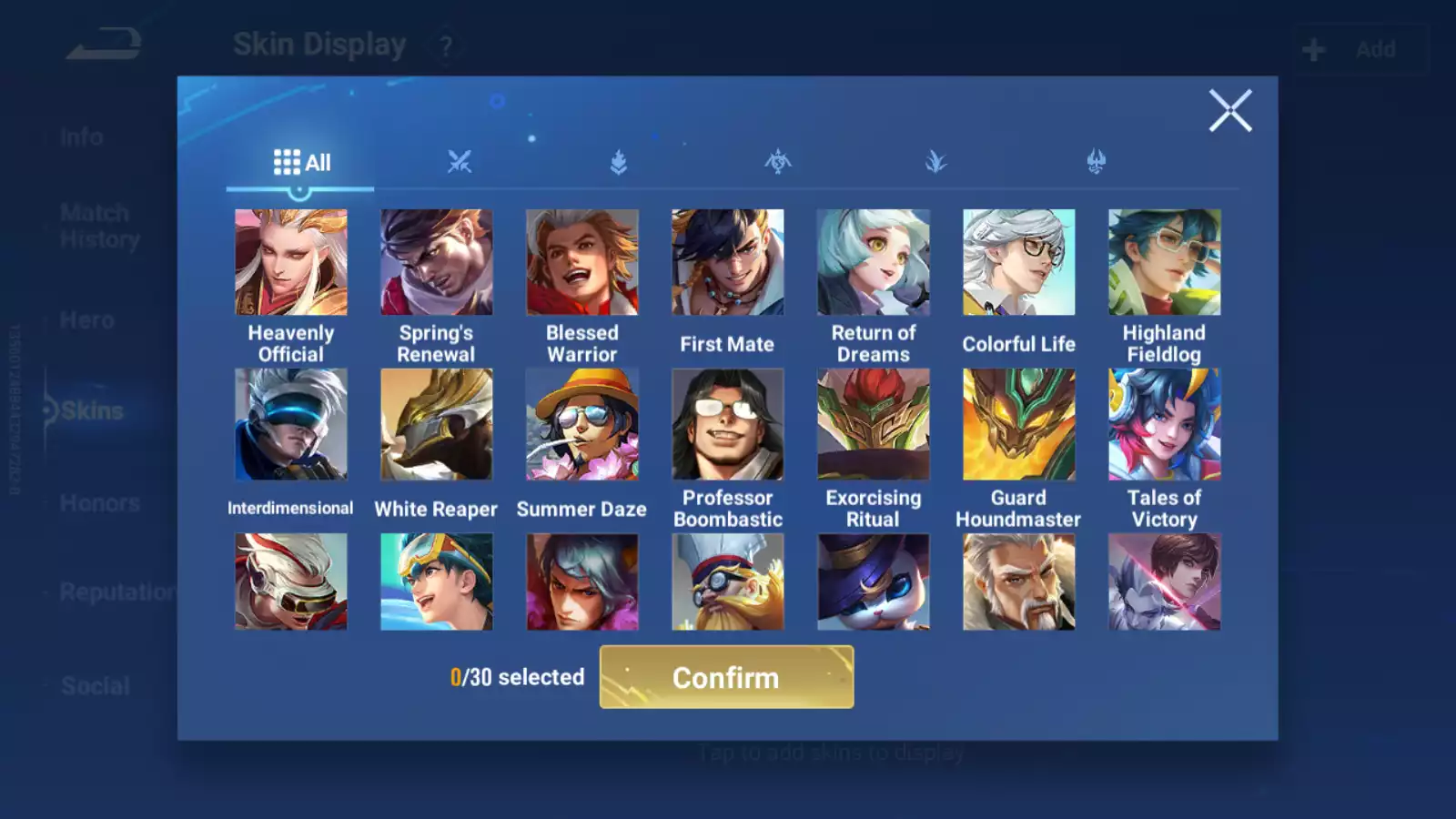Confirm the skin selection
Screen dimensions: 1456x819
[x=726, y=677]
